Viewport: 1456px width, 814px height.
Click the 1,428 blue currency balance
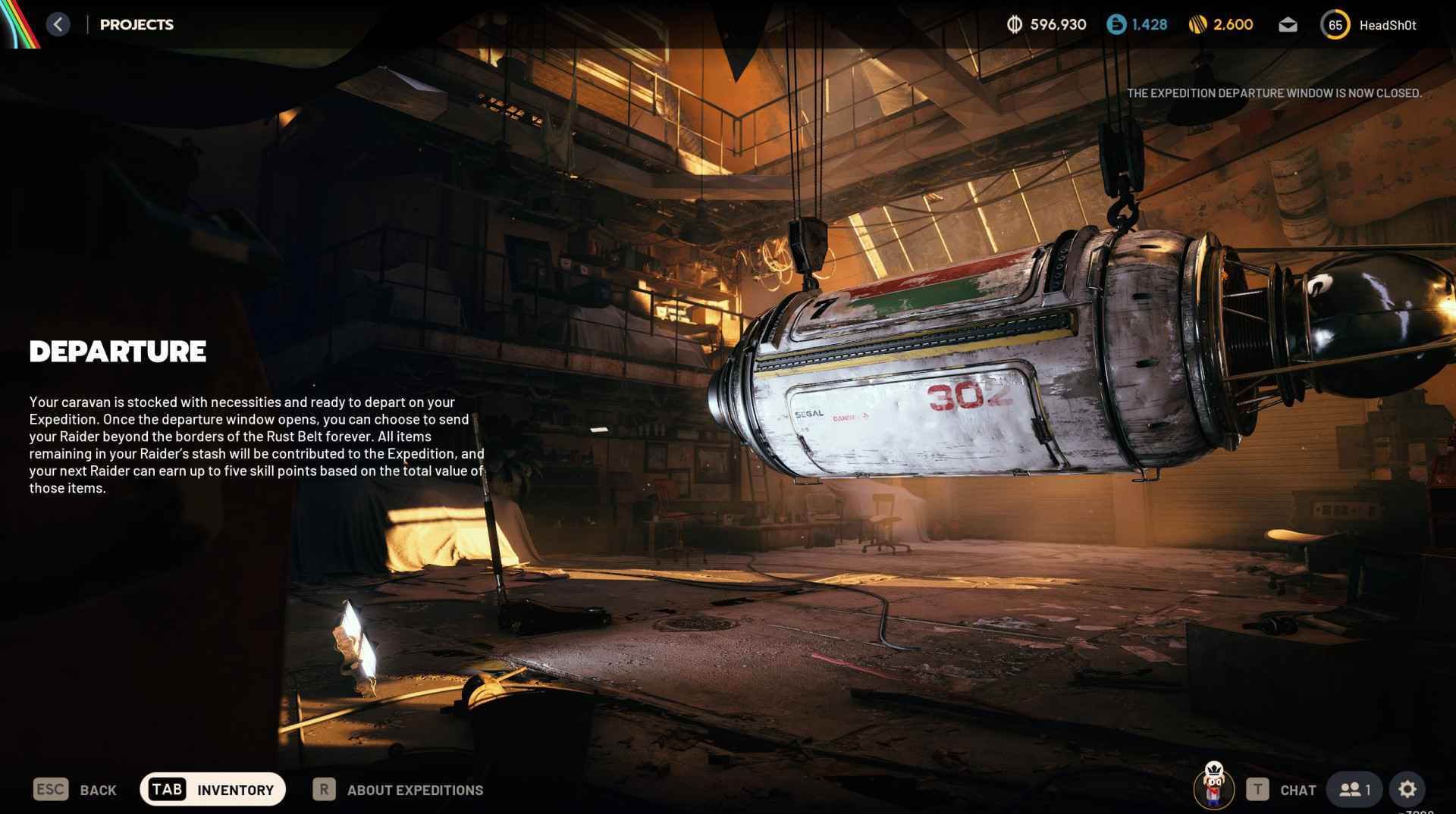click(1137, 25)
